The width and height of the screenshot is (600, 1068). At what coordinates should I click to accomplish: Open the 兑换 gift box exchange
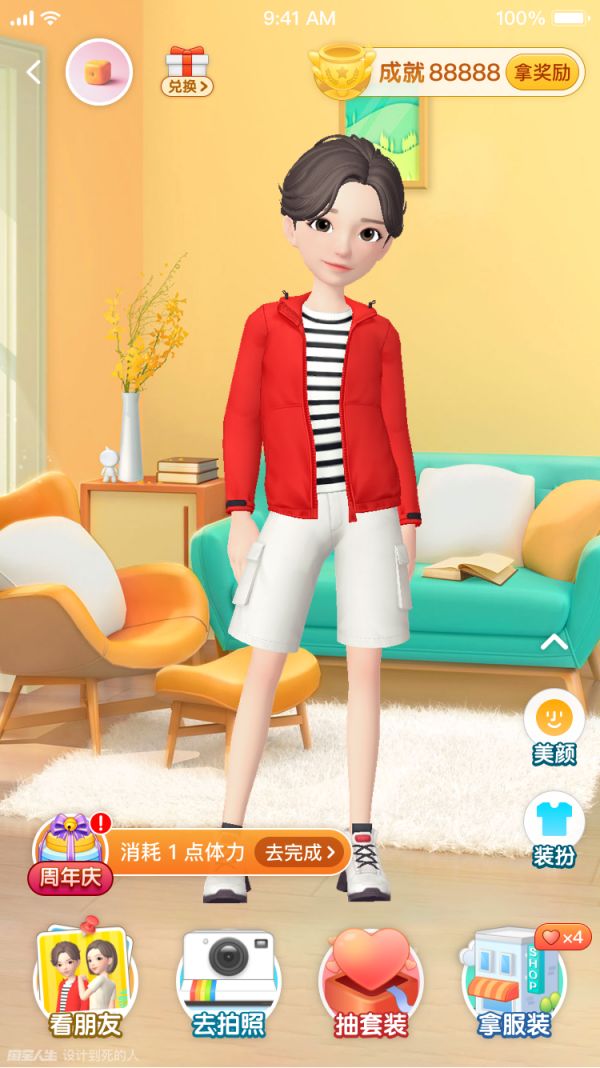point(187,70)
